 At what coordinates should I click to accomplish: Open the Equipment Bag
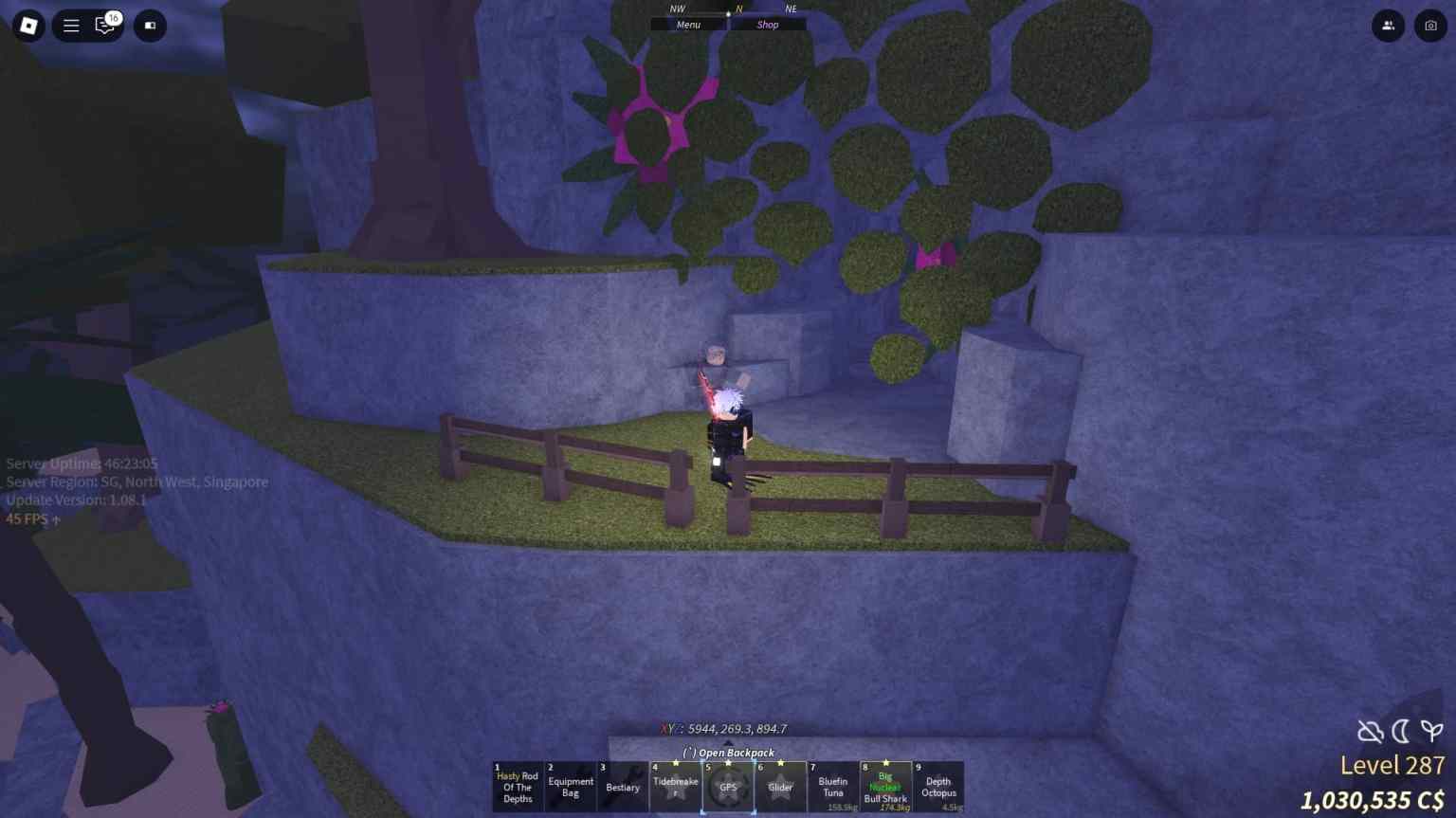pyautogui.click(x=571, y=787)
